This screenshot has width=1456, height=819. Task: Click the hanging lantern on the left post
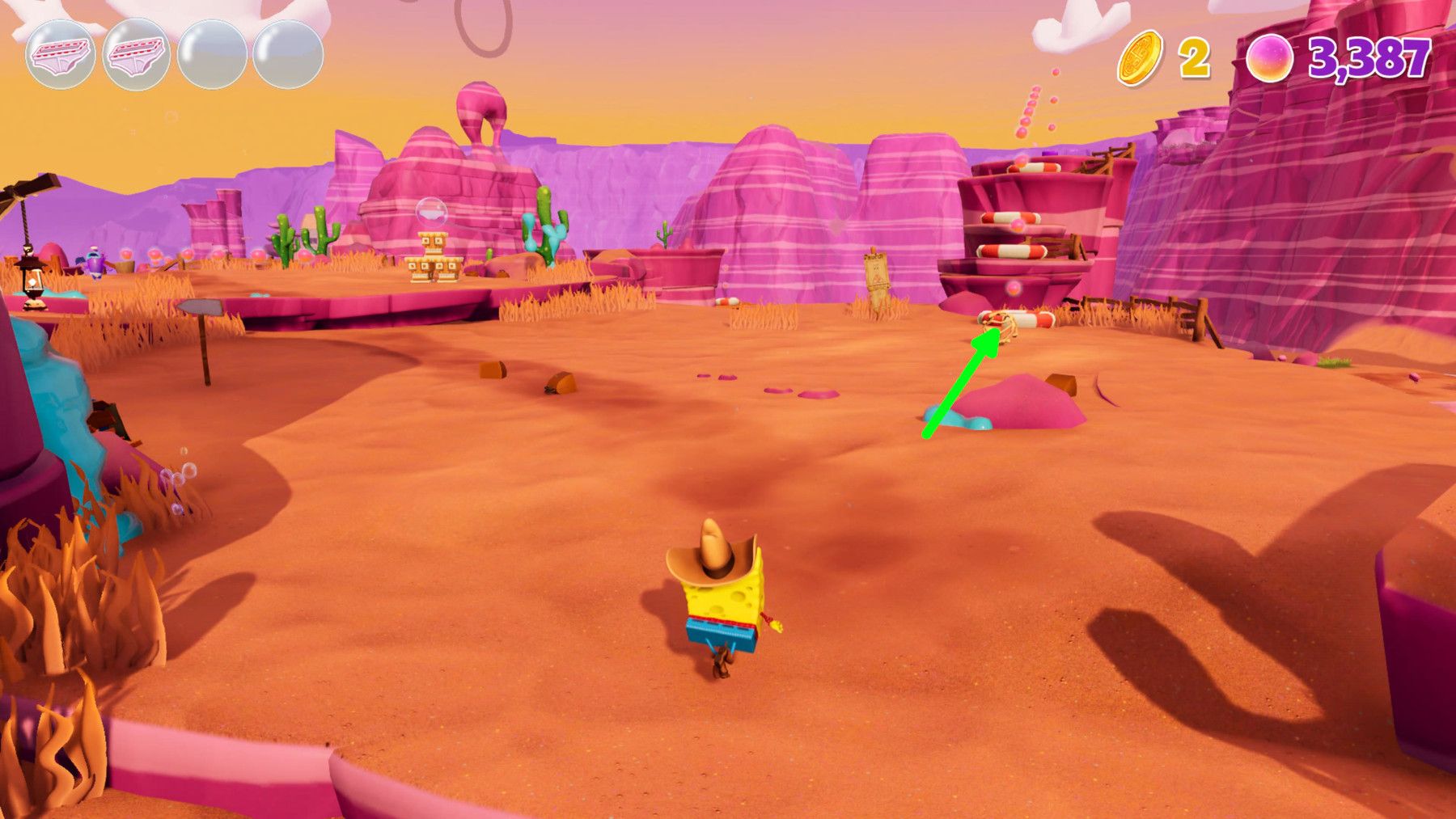point(34,279)
